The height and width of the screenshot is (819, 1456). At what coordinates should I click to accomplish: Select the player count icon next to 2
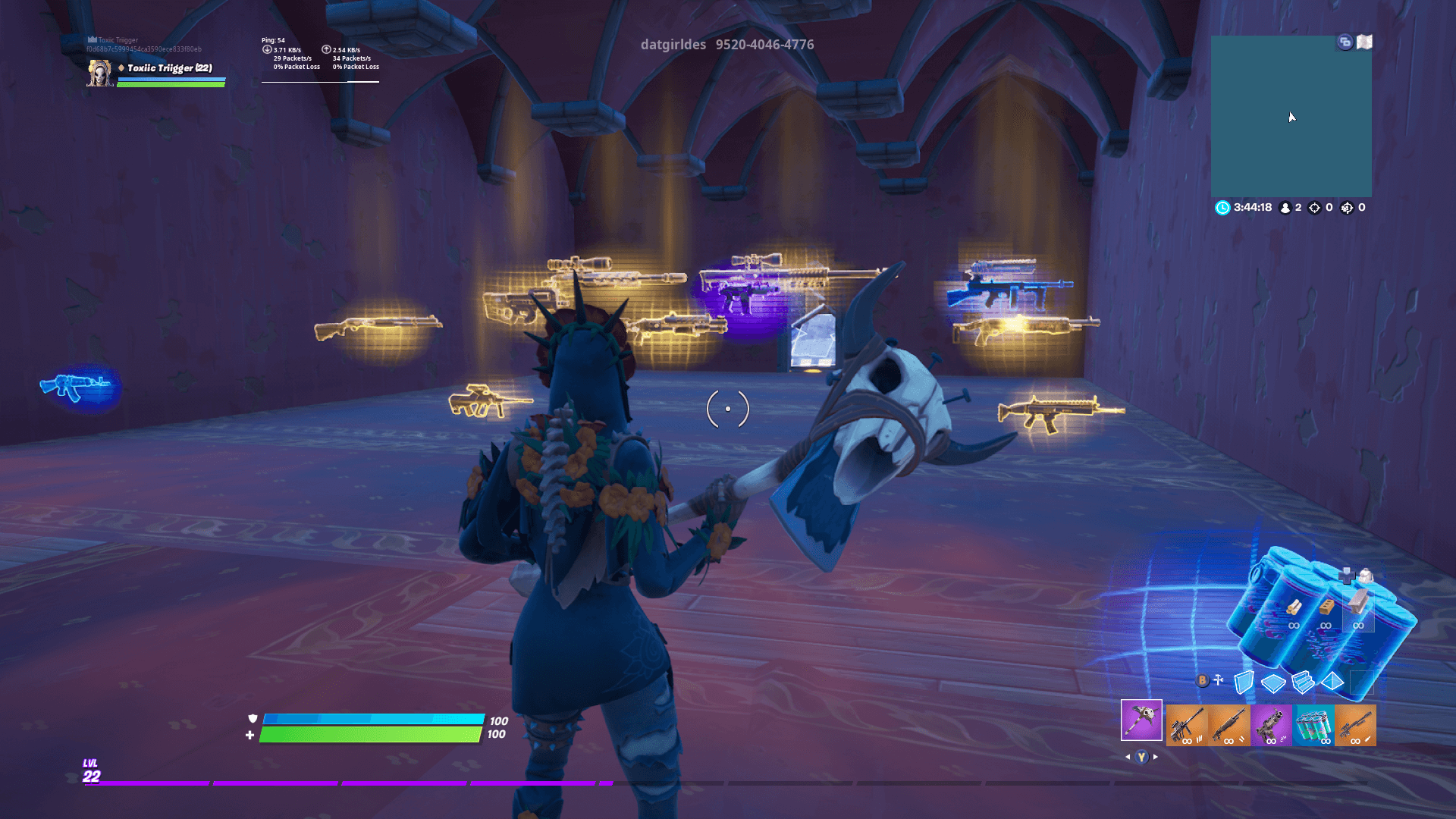(x=1285, y=207)
